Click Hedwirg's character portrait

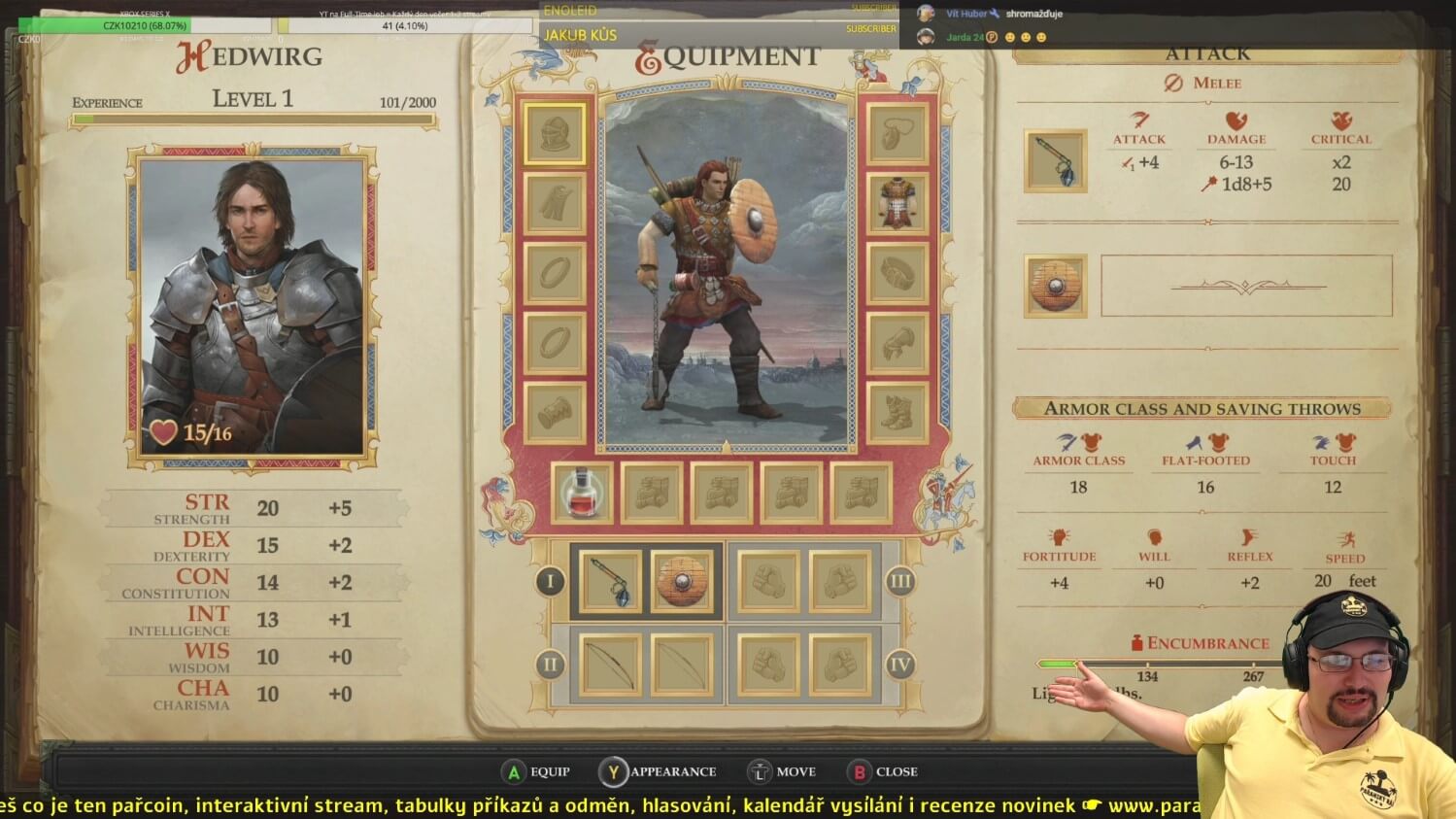[x=253, y=303]
